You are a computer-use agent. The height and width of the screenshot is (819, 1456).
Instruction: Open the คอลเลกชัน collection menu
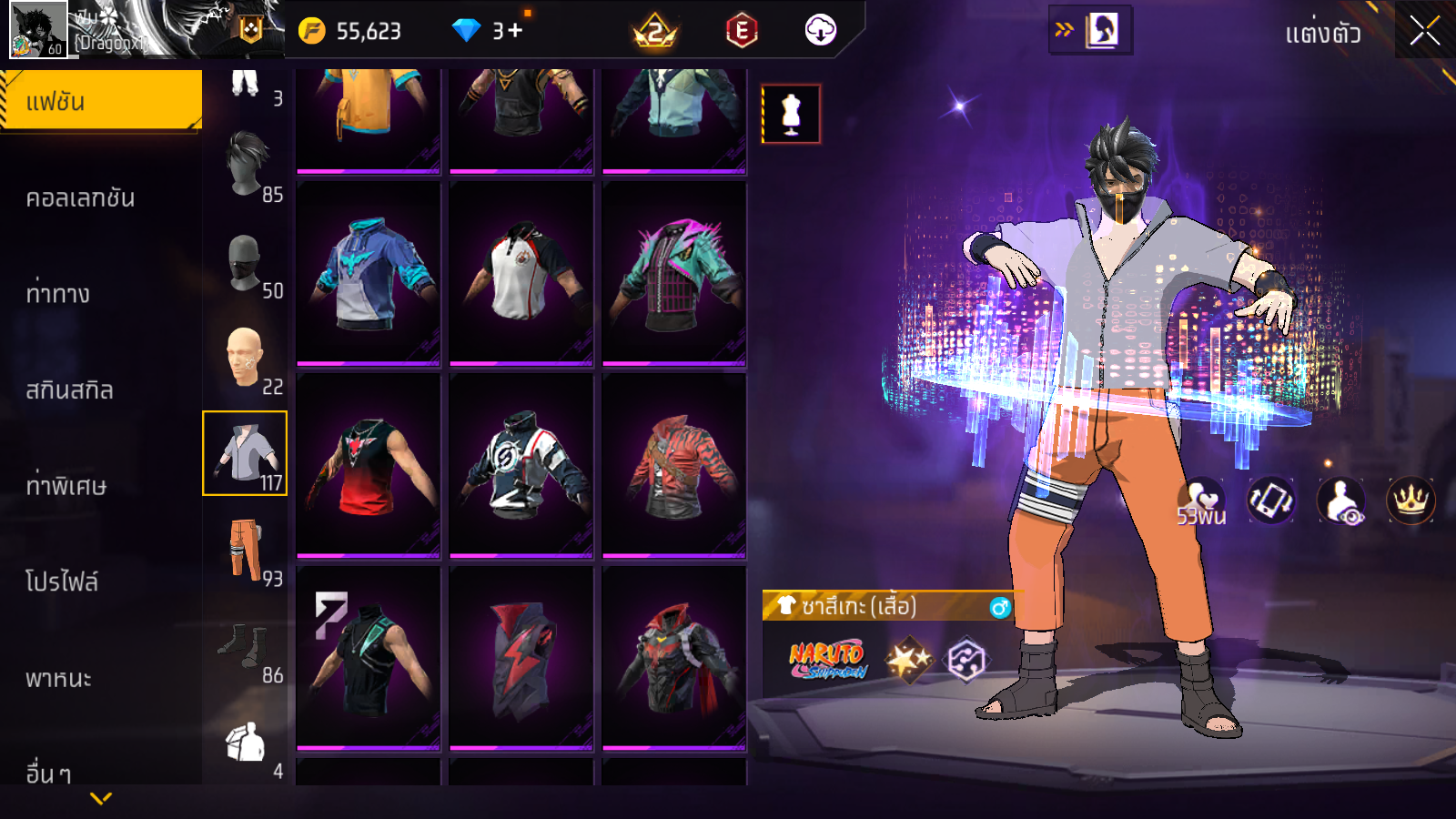coord(81,197)
